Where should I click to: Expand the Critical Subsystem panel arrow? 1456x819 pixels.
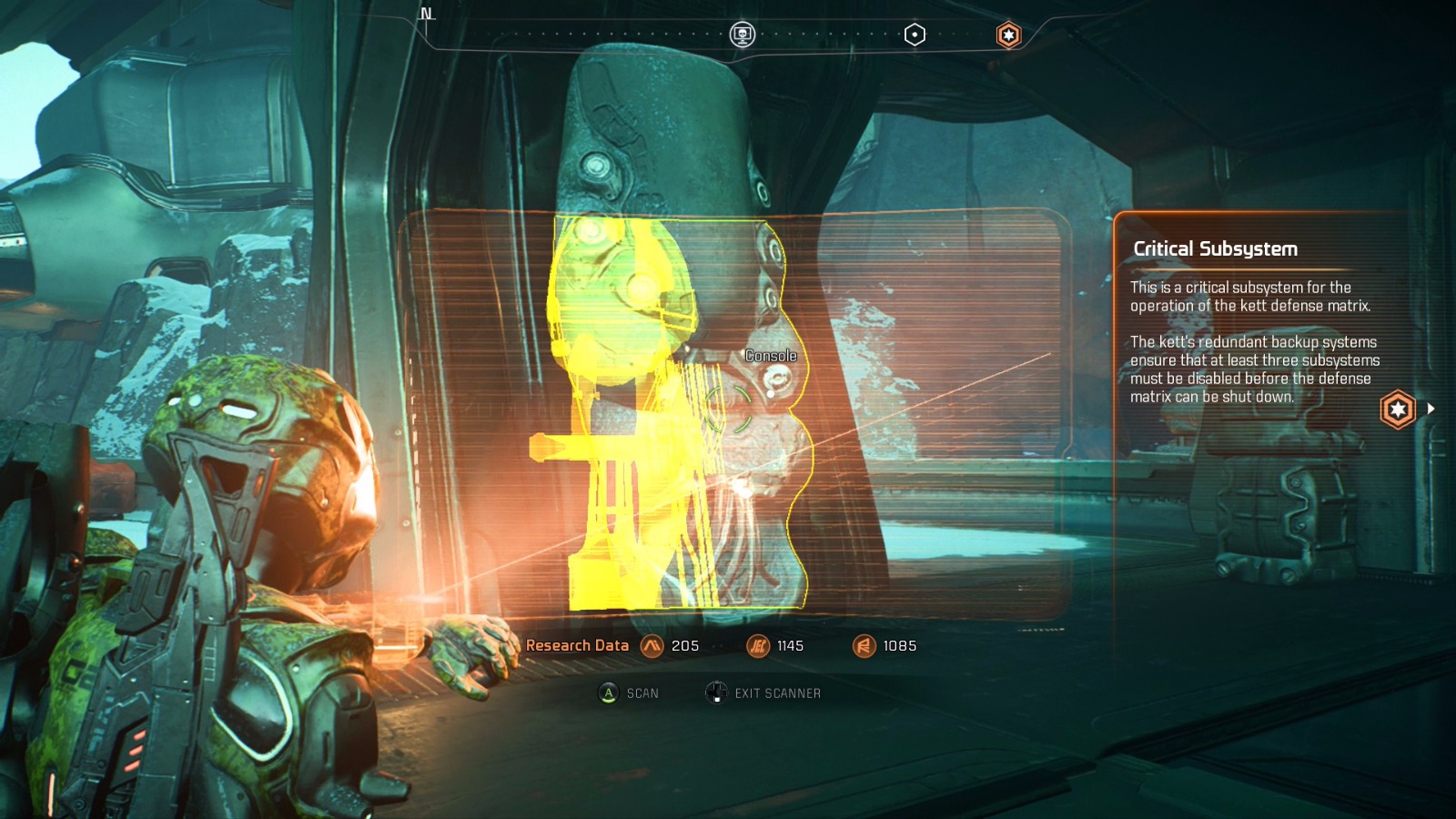click(1431, 409)
